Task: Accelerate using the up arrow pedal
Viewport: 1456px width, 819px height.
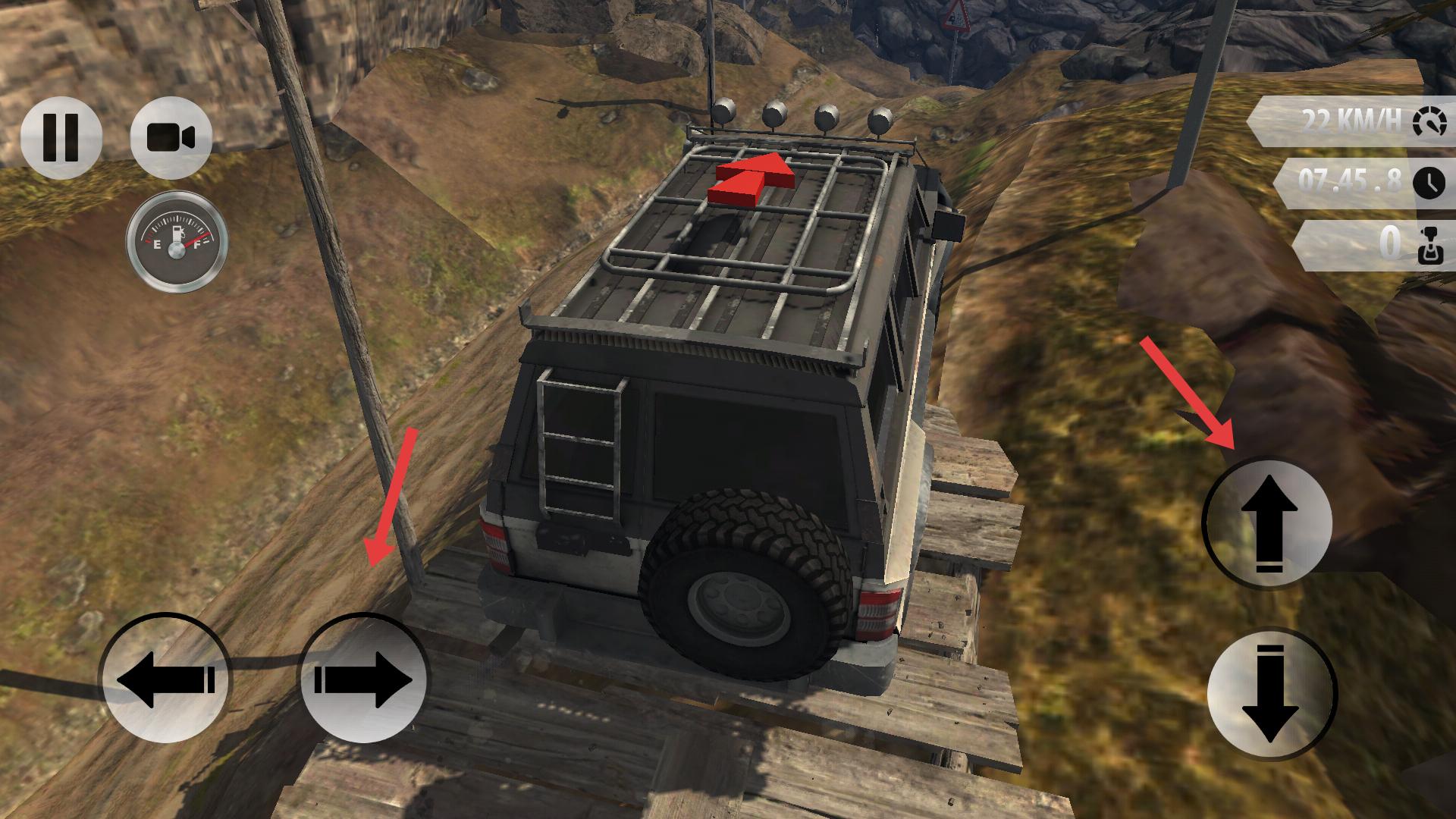Action: [x=1267, y=523]
